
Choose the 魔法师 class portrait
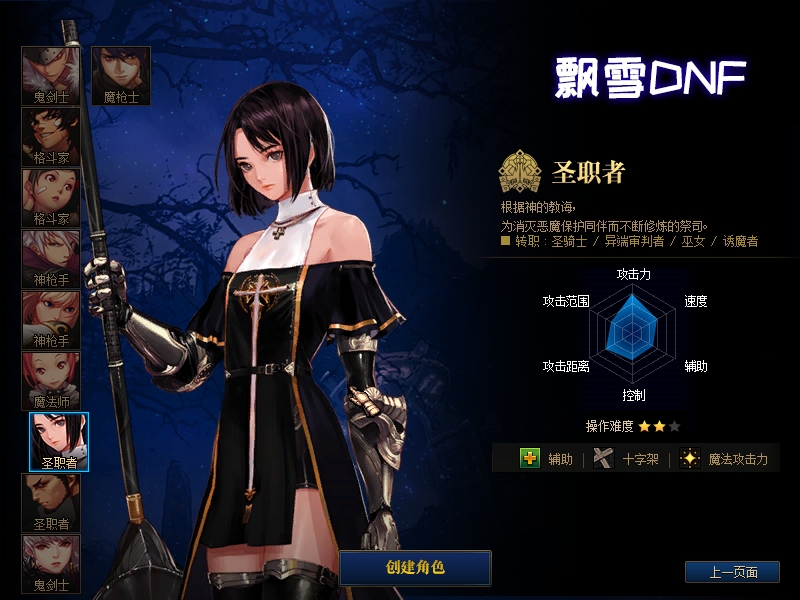pyautogui.click(x=51, y=381)
